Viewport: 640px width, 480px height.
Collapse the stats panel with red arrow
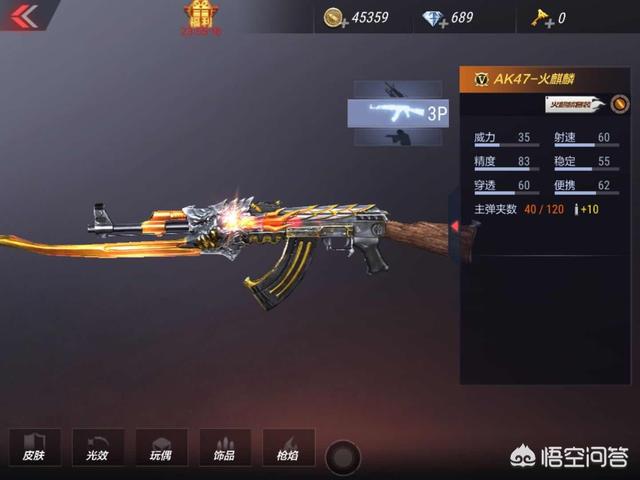[x=455, y=227]
